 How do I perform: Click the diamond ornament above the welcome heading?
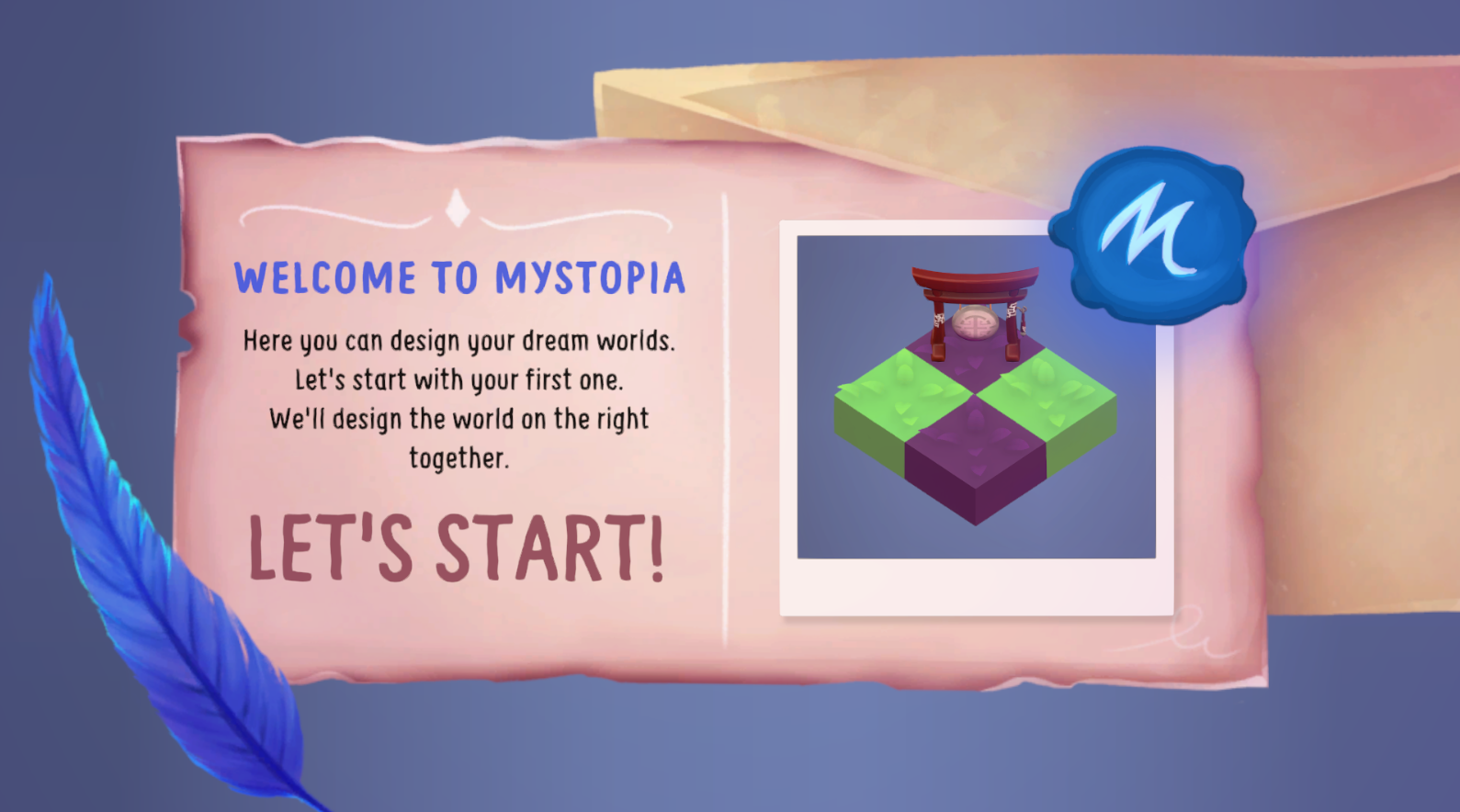pos(458,211)
